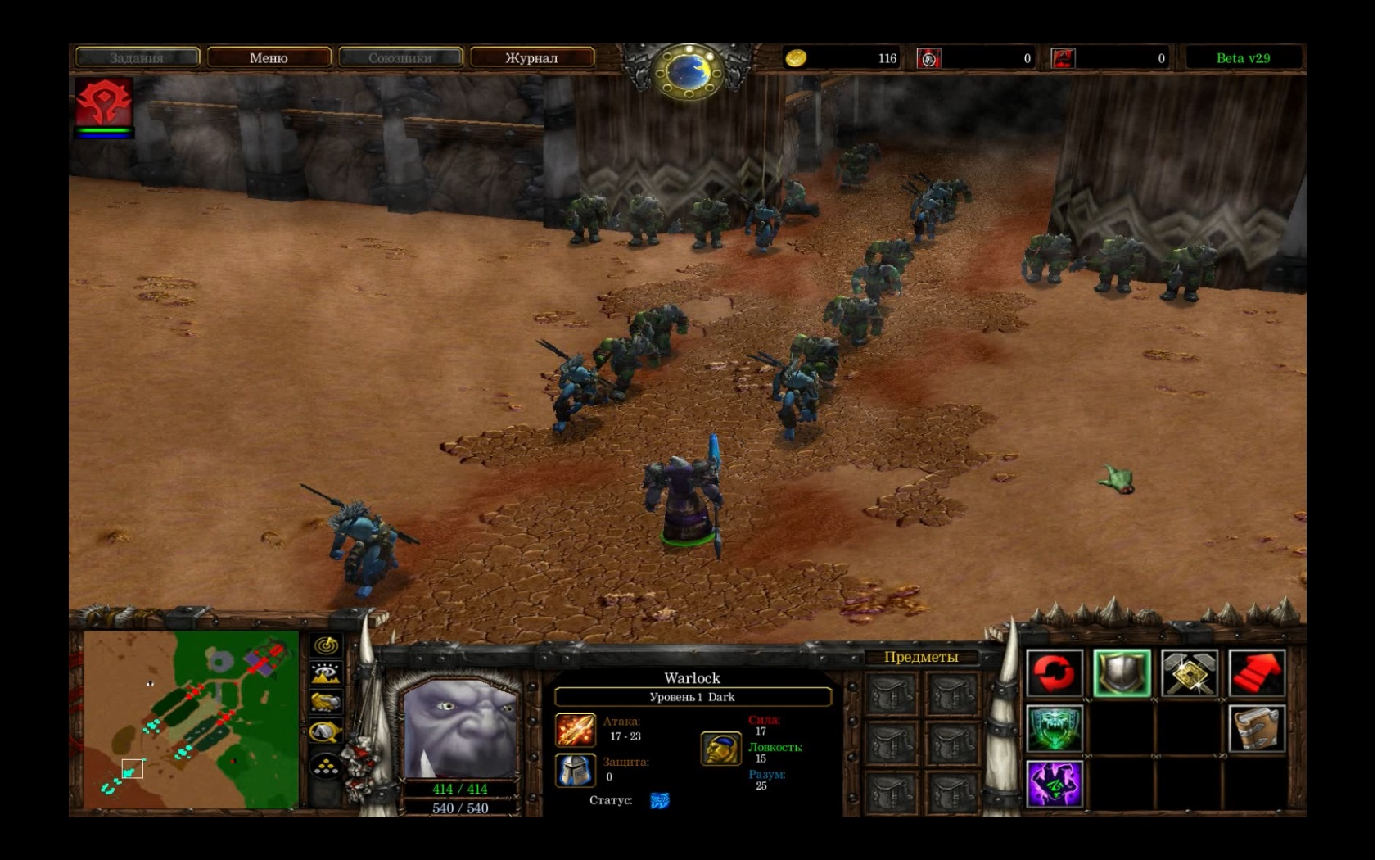Open the Меню button
Viewport: 1400px width, 860px height.
[x=269, y=57]
